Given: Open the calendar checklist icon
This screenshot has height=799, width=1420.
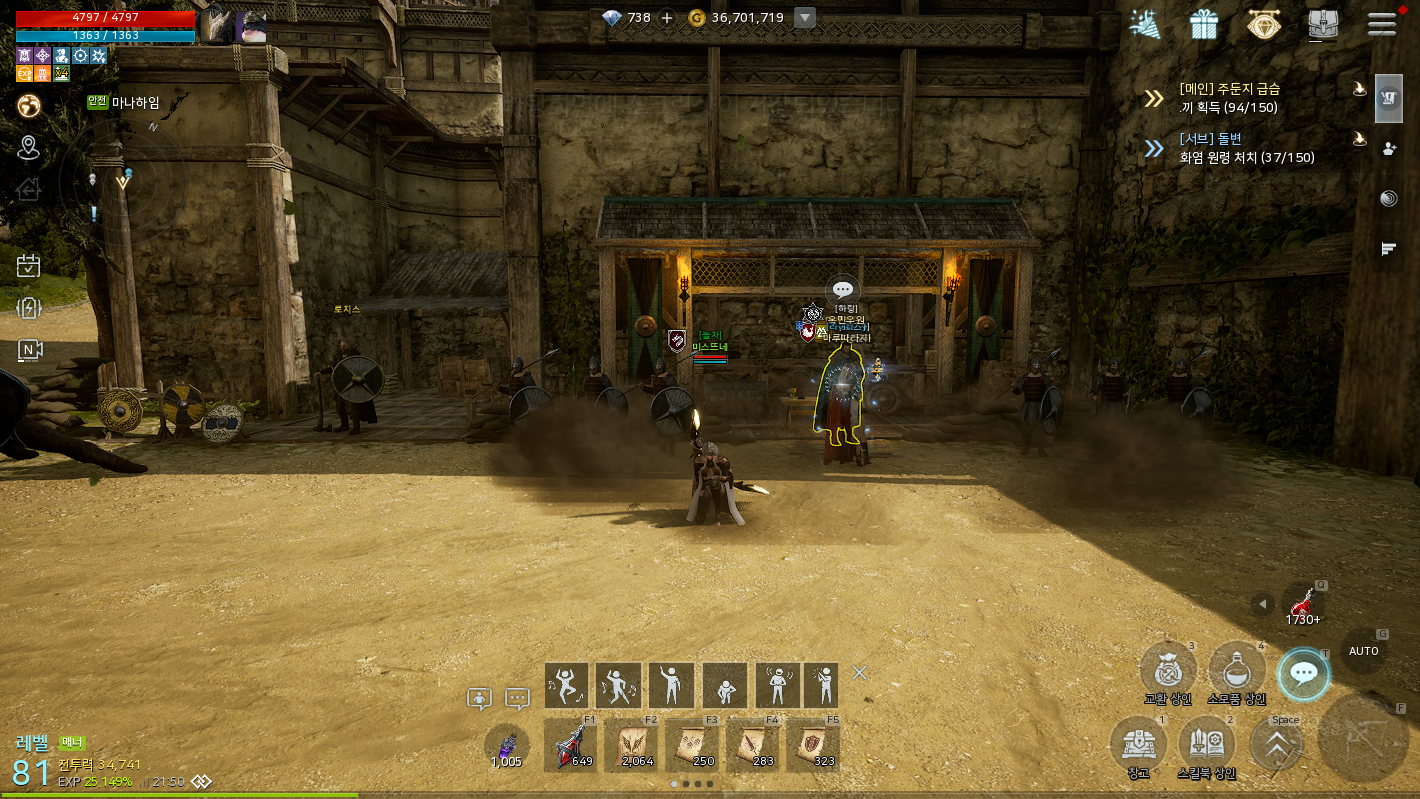Looking at the screenshot, I should coord(29,265).
